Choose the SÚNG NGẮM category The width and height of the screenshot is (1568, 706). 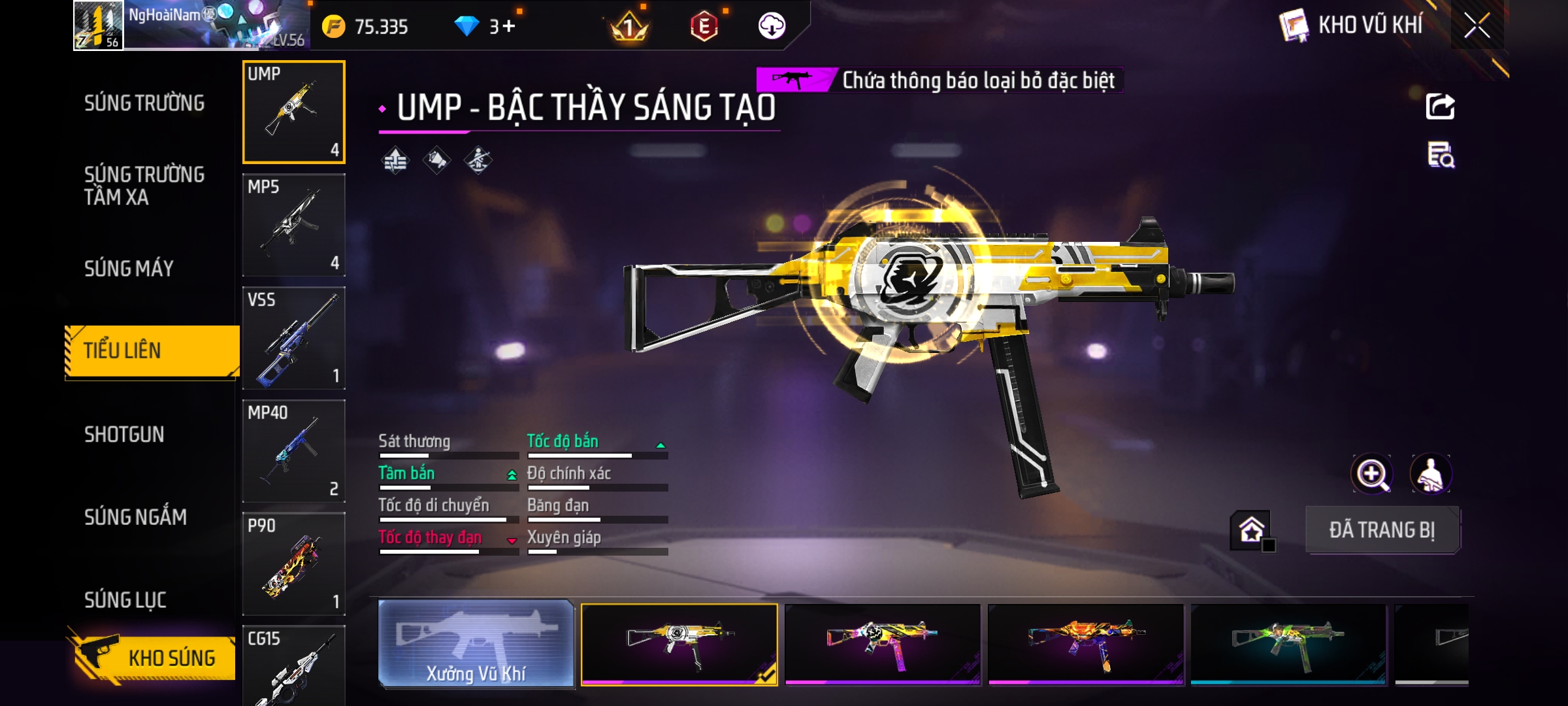click(x=135, y=517)
